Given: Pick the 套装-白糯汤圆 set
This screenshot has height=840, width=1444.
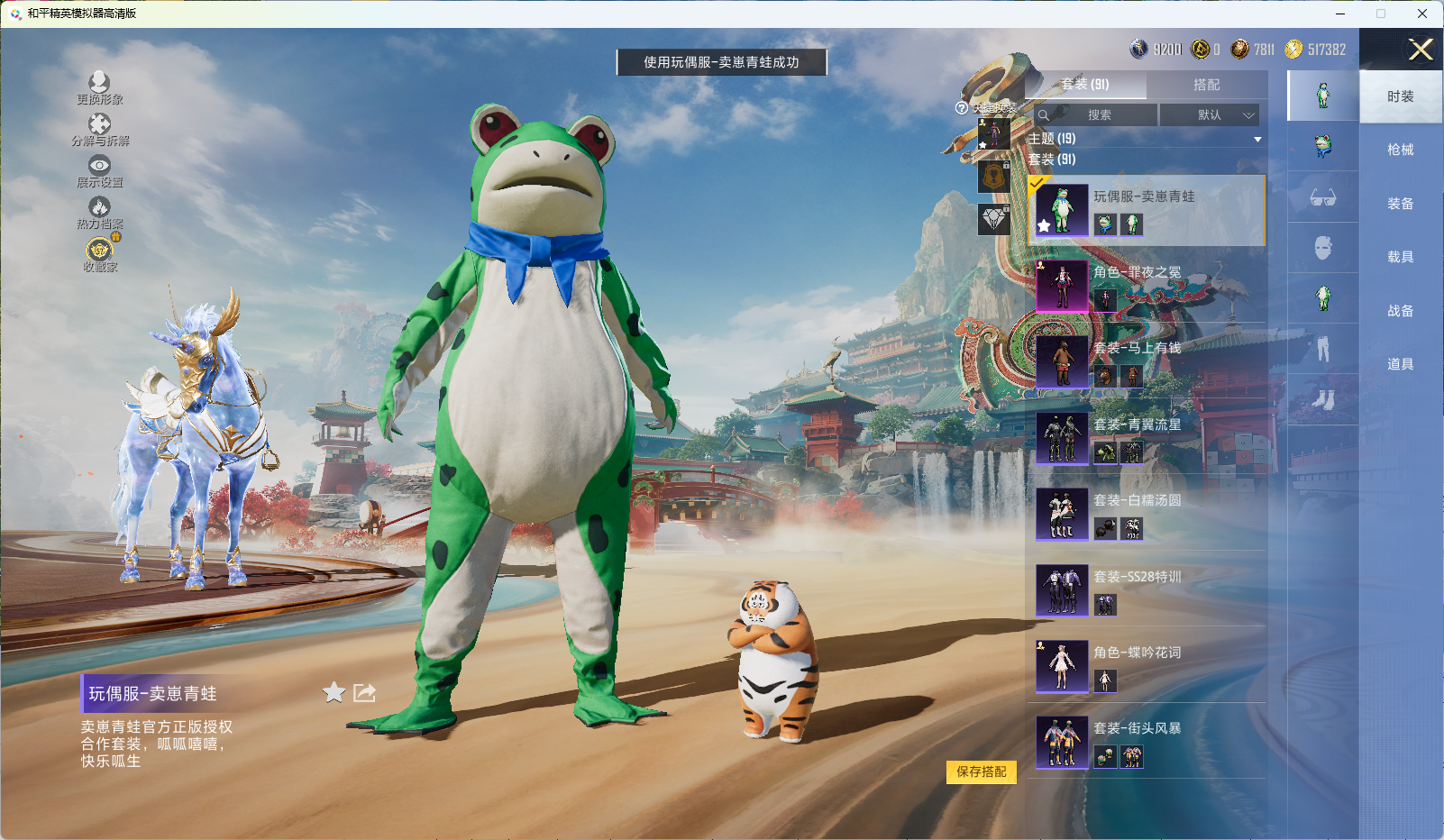Looking at the screenshot, I should pos(1145,514).
